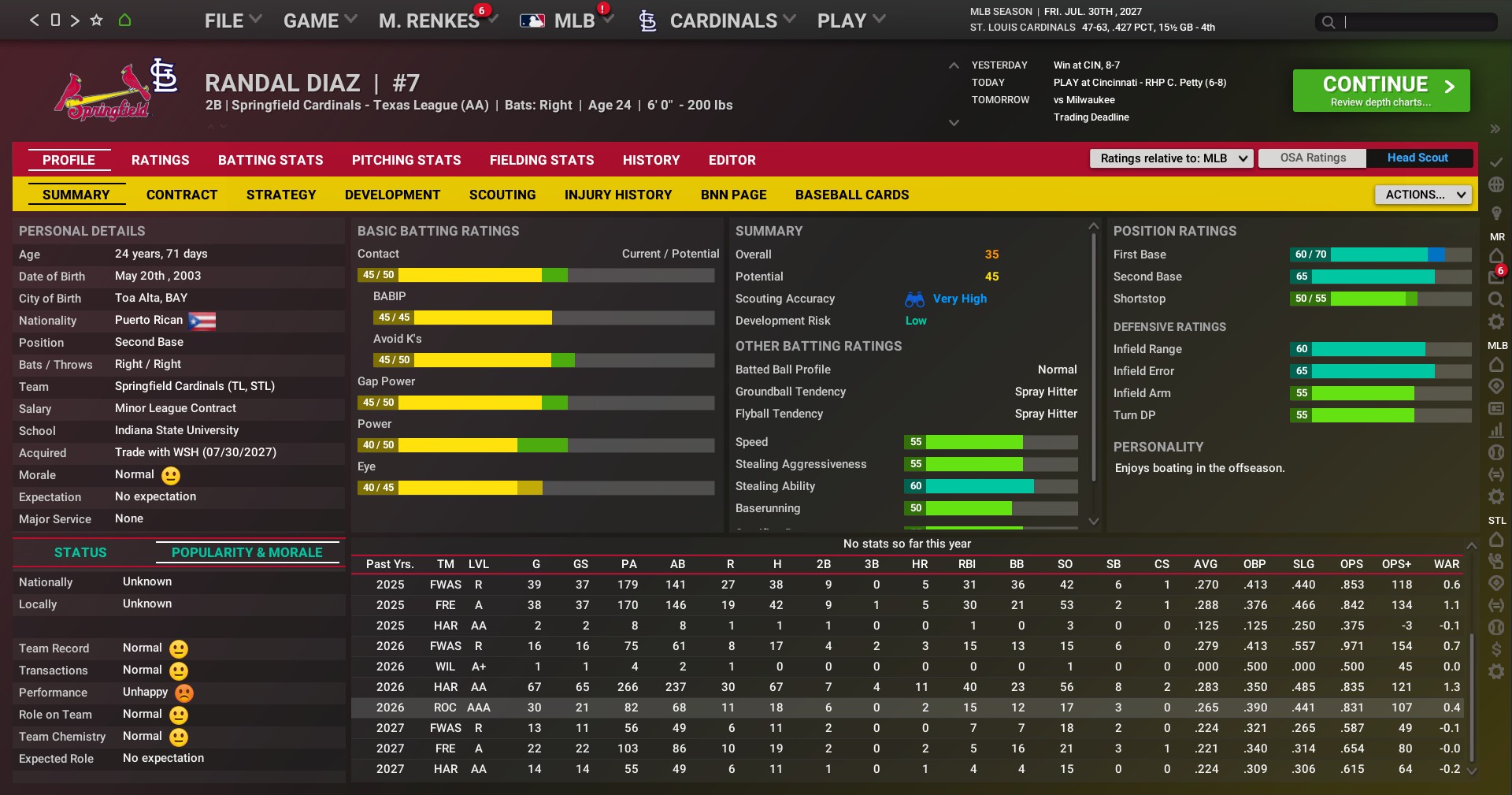Expand the ACTIONS dropdown
Image resolution: width=1512 pixels, height=795 pixels.
pyautogui.click(x=1423, y=195)
